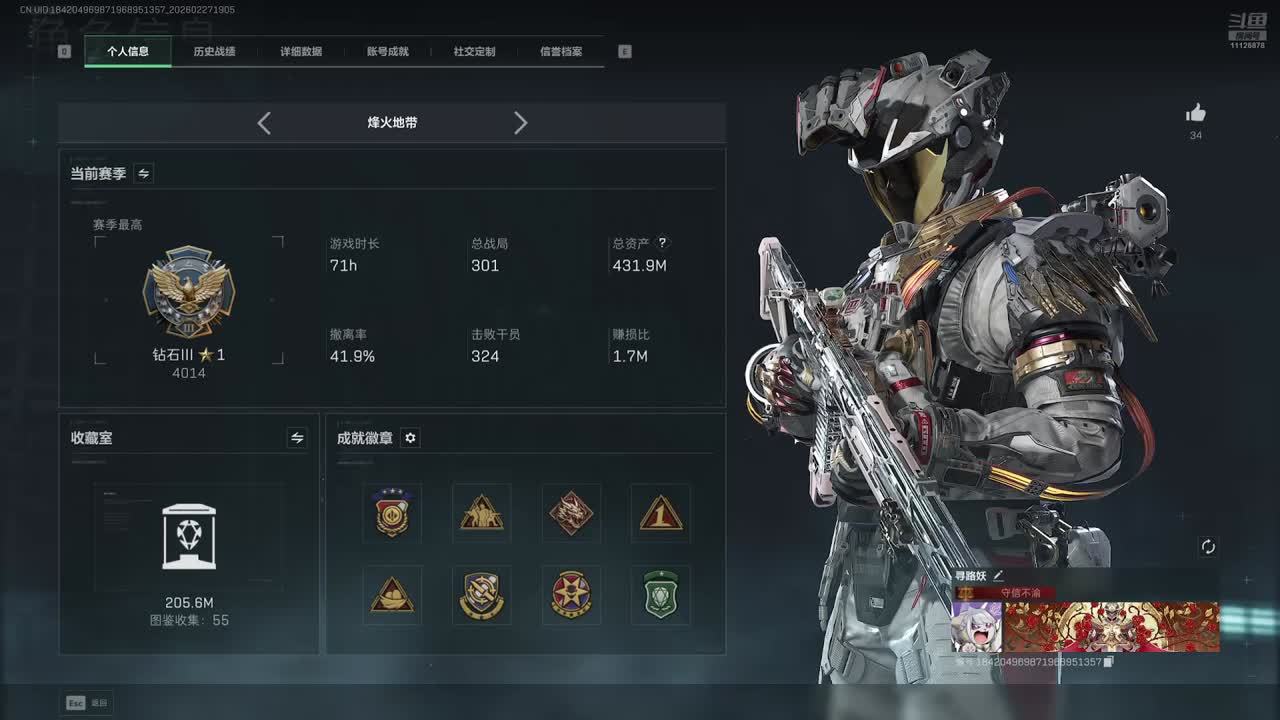The image size is (1280, 720).
Task: Select the 个人信息 tab
Action: tap(128, 51)
